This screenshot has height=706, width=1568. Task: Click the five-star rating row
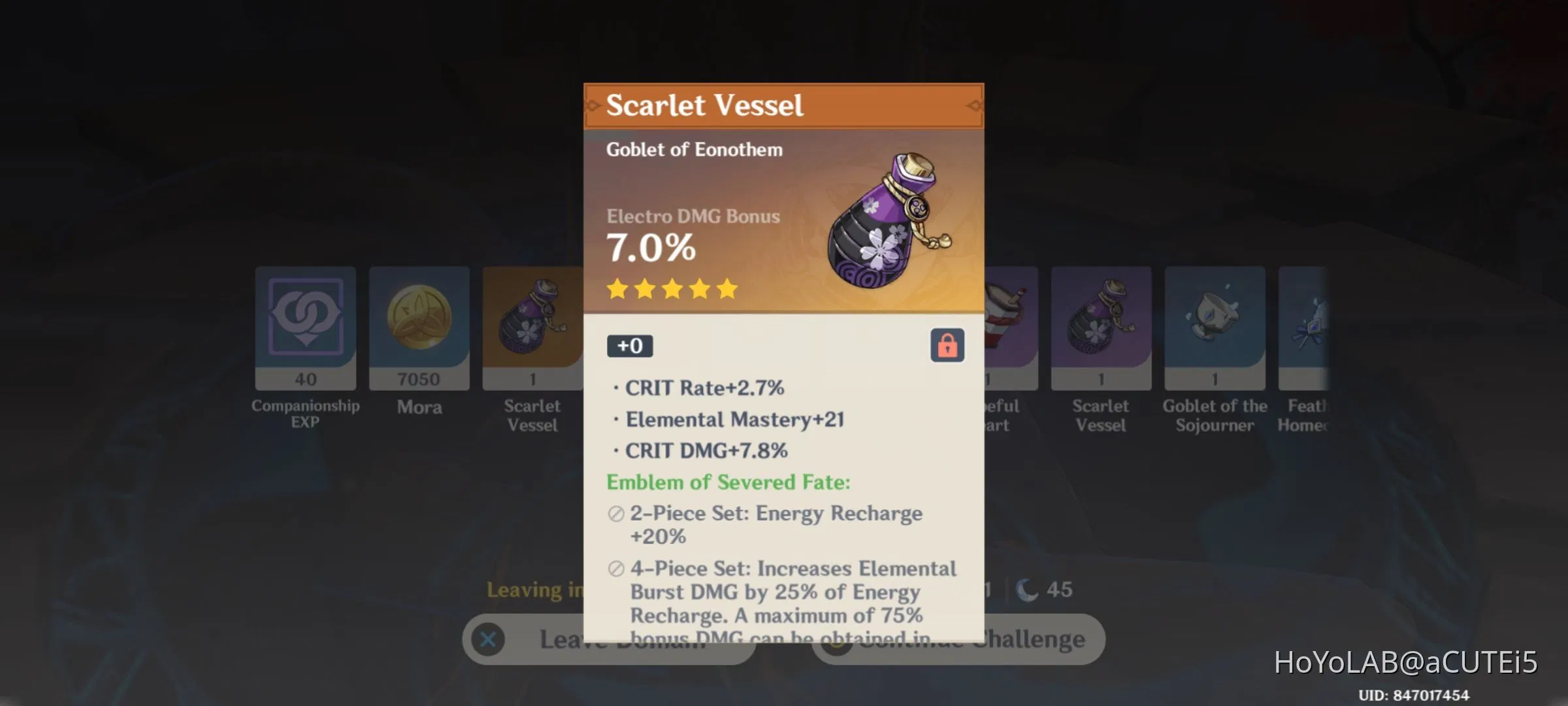pos(672,290)
